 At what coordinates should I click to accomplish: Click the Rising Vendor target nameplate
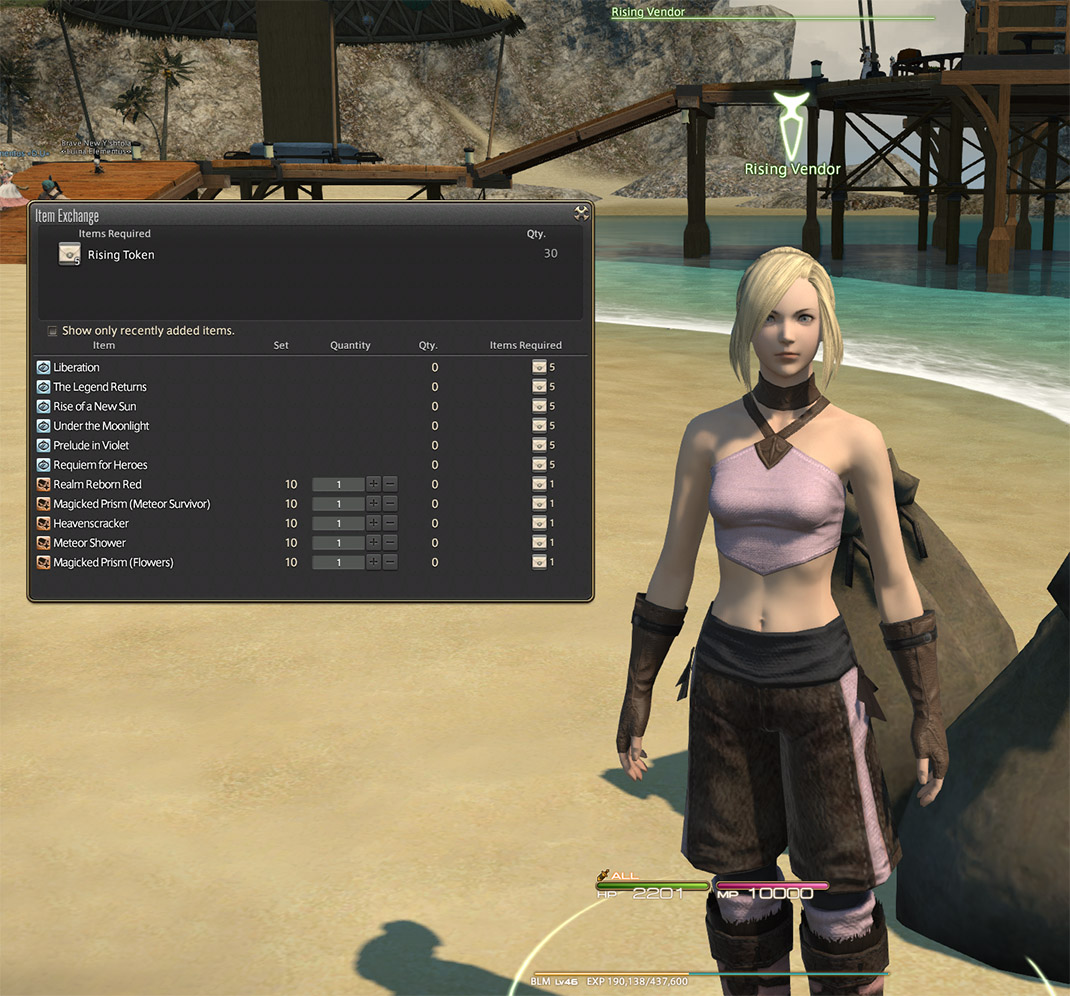pos(792,169)
